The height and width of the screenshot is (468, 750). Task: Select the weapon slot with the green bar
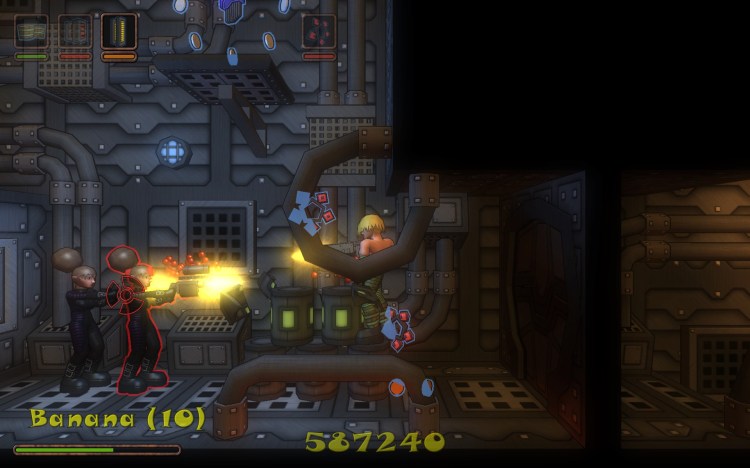point(31,31)
